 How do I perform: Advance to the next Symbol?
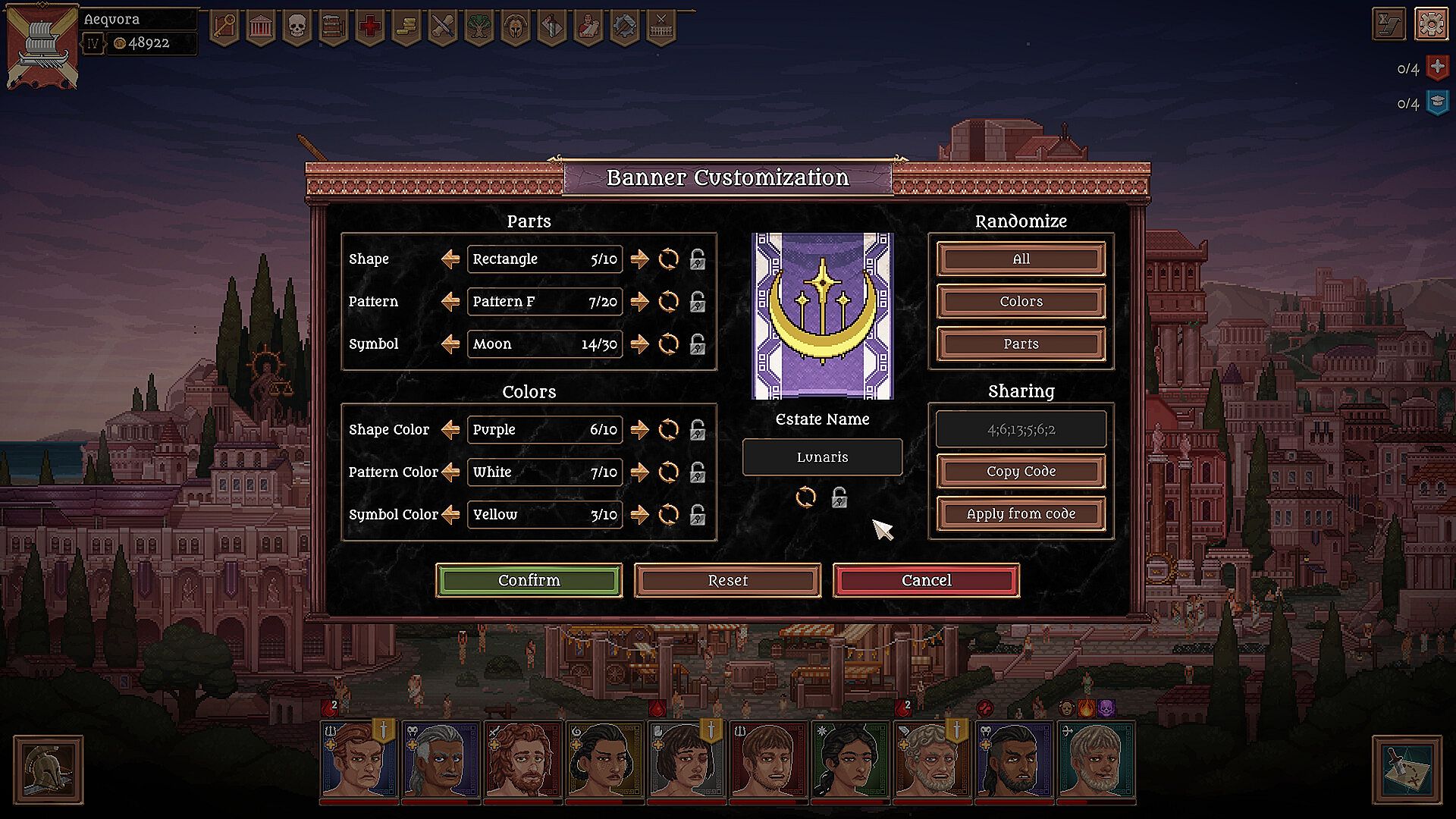(x=640, y=344)
